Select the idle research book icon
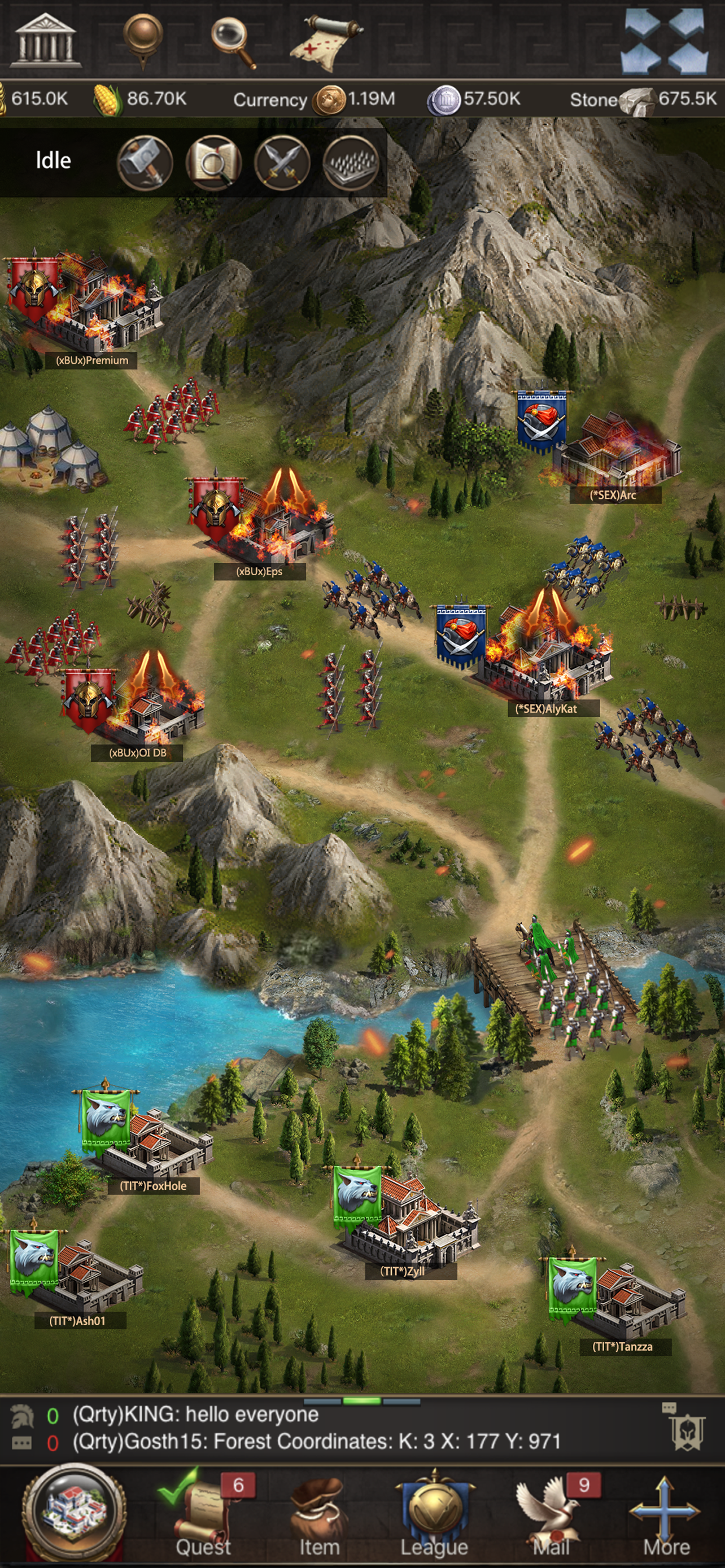The width and height of the screenshot is (725, 1568). tap(213, 163)
